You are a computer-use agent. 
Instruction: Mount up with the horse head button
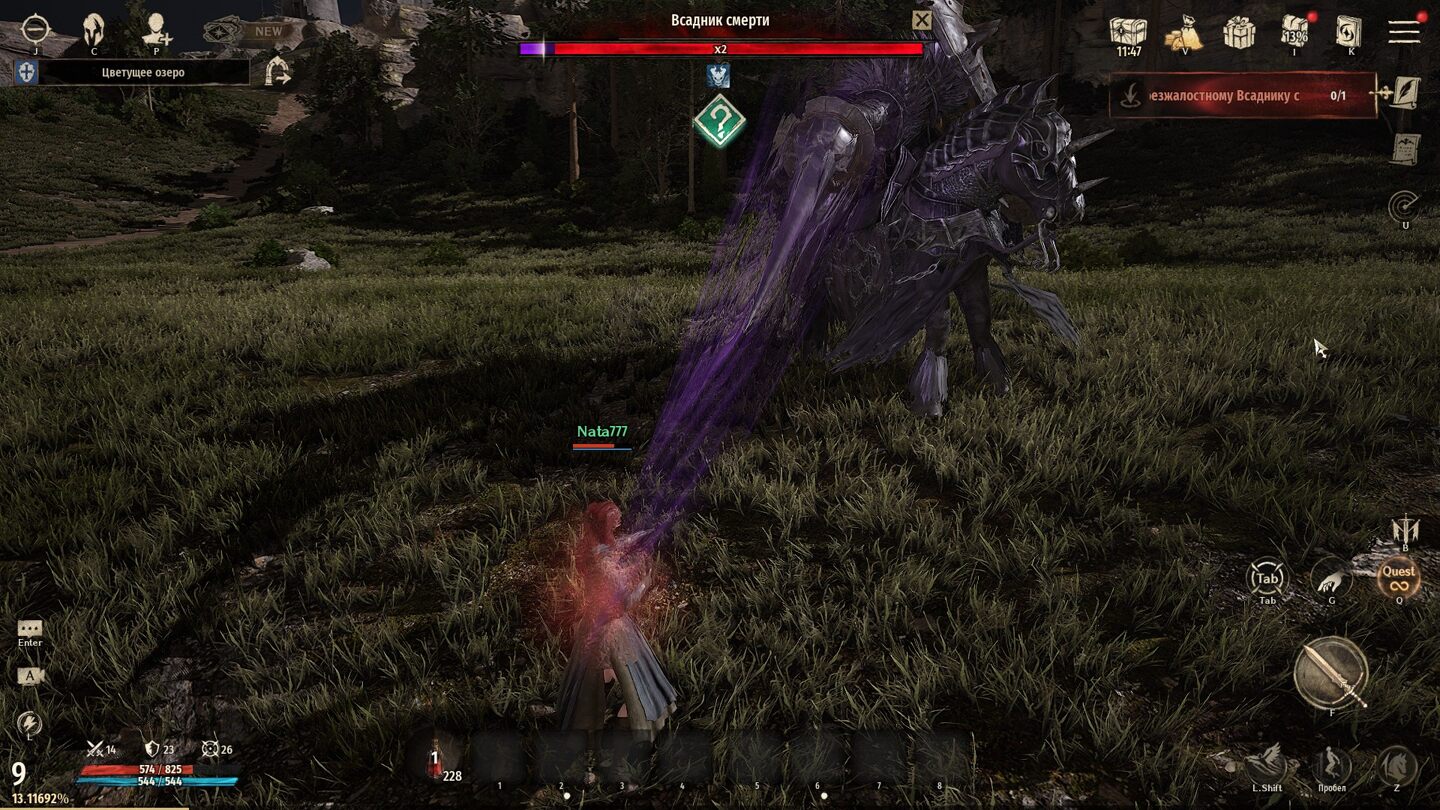pos(1396,765)
